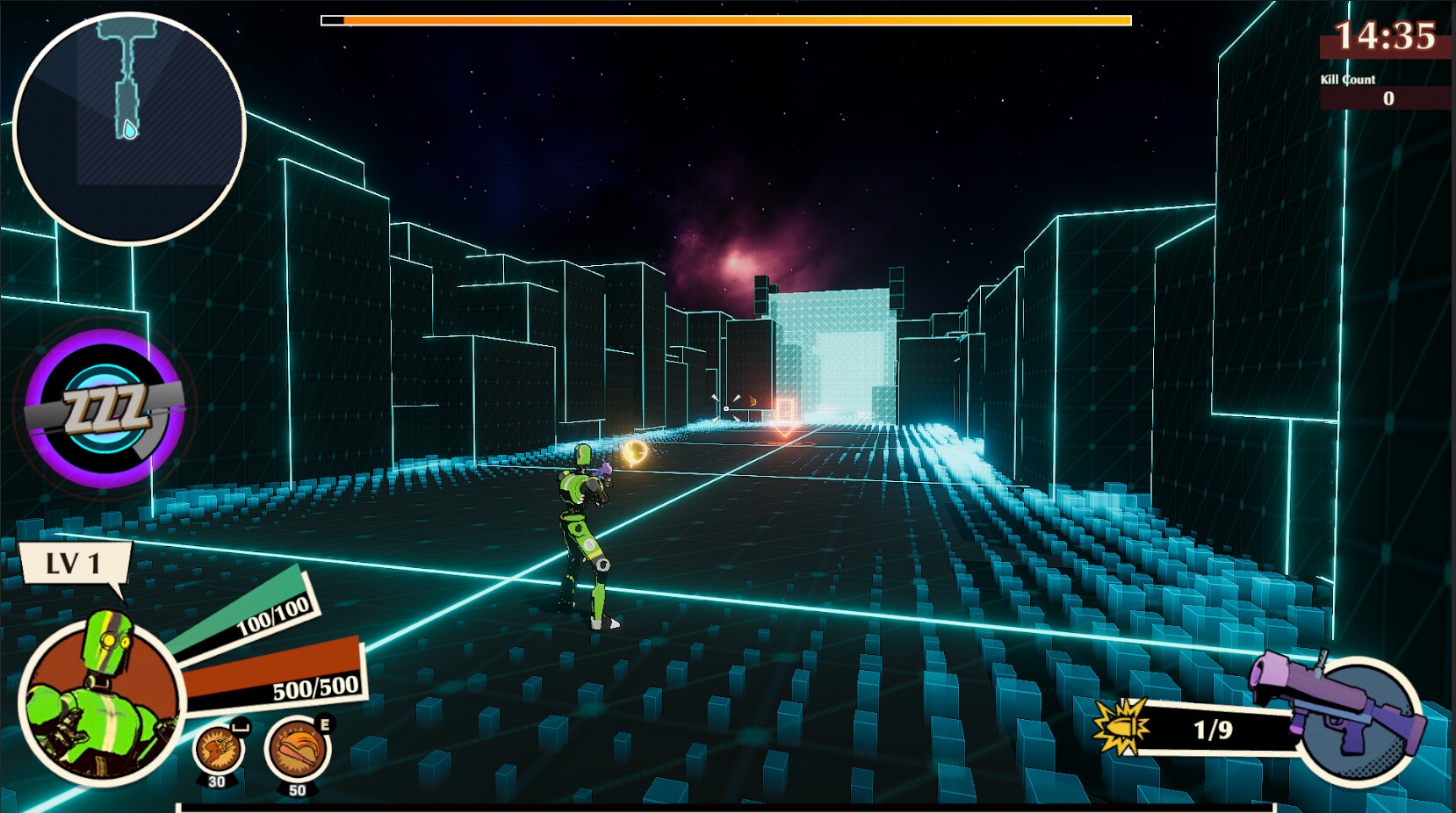Viewport: 1456px width, 813px height.
Task: Use the dash skill costing 30
Action: tap(218, 750)
